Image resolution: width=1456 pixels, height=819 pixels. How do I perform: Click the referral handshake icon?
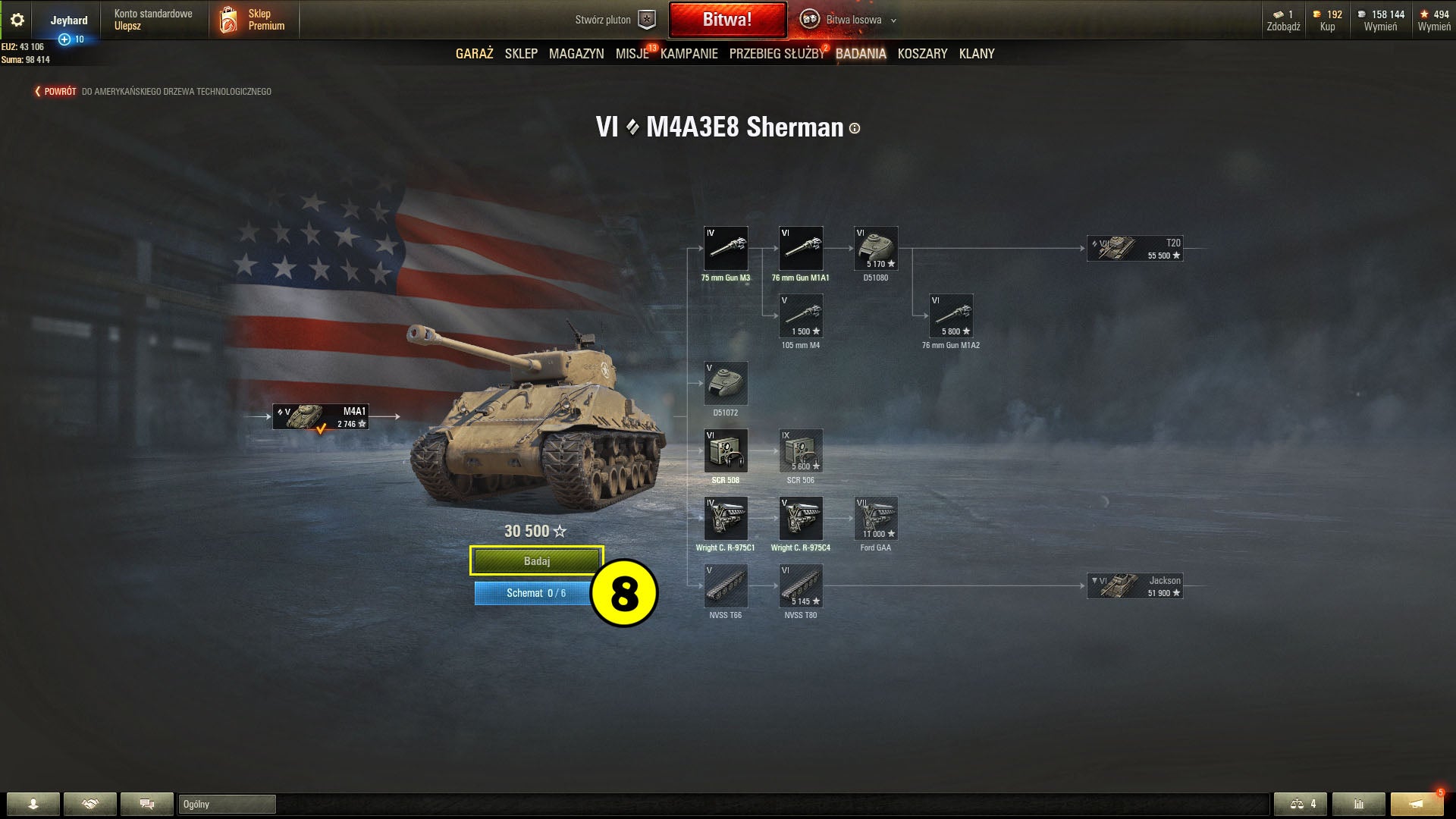91,805
